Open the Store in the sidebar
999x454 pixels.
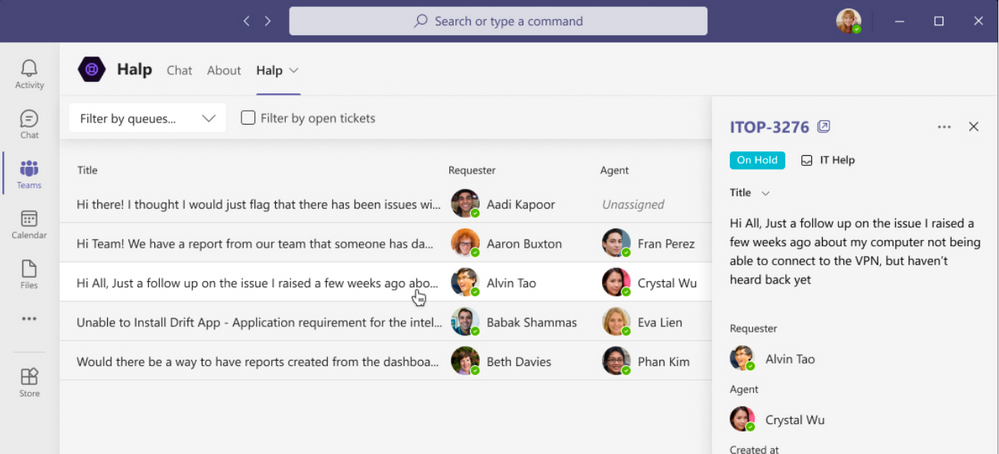pyautogui.click(x=29, y=382)
